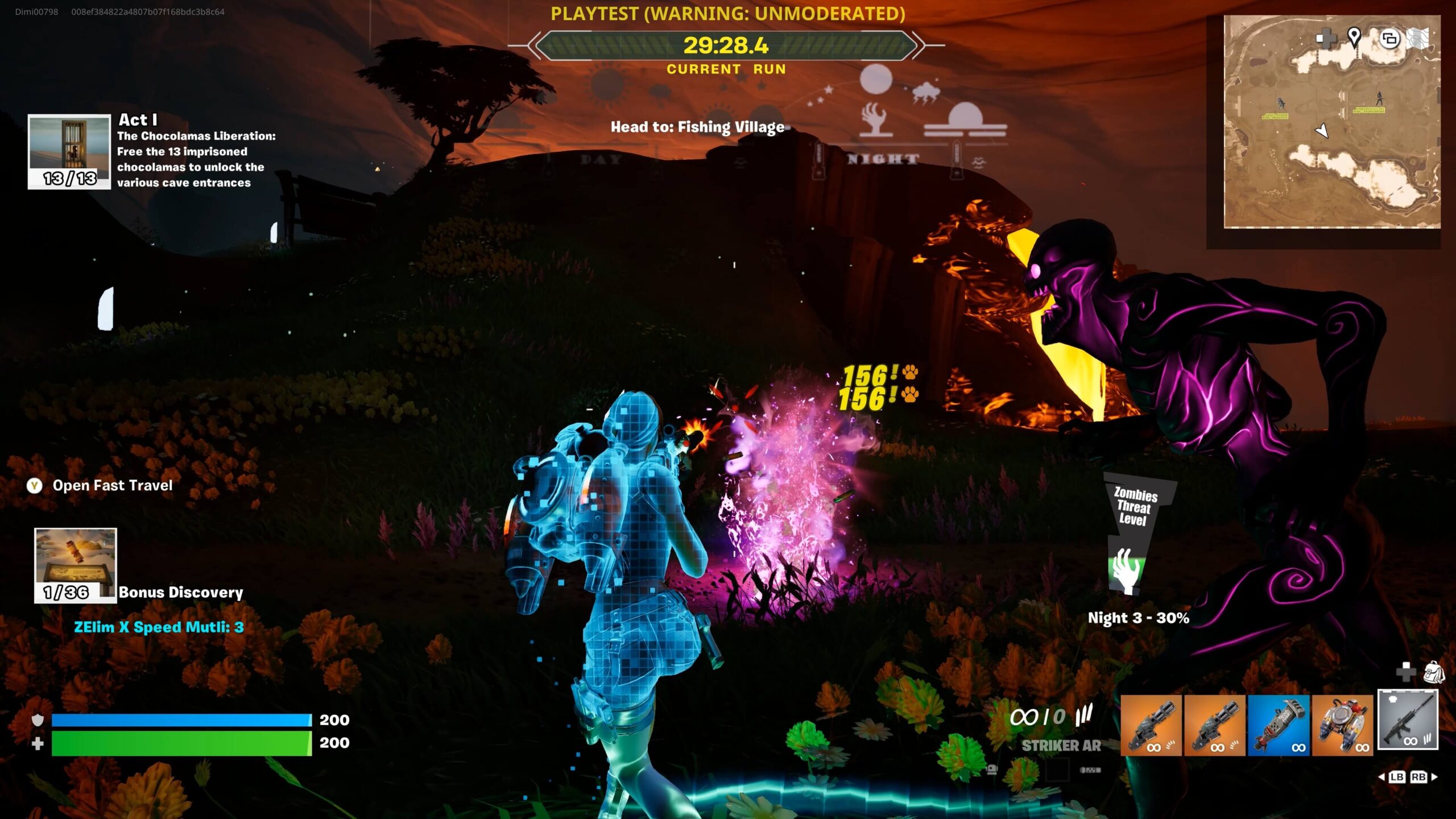
Task: Click the Zombies Threat Level hand icon
Action: pos(1125,570)
